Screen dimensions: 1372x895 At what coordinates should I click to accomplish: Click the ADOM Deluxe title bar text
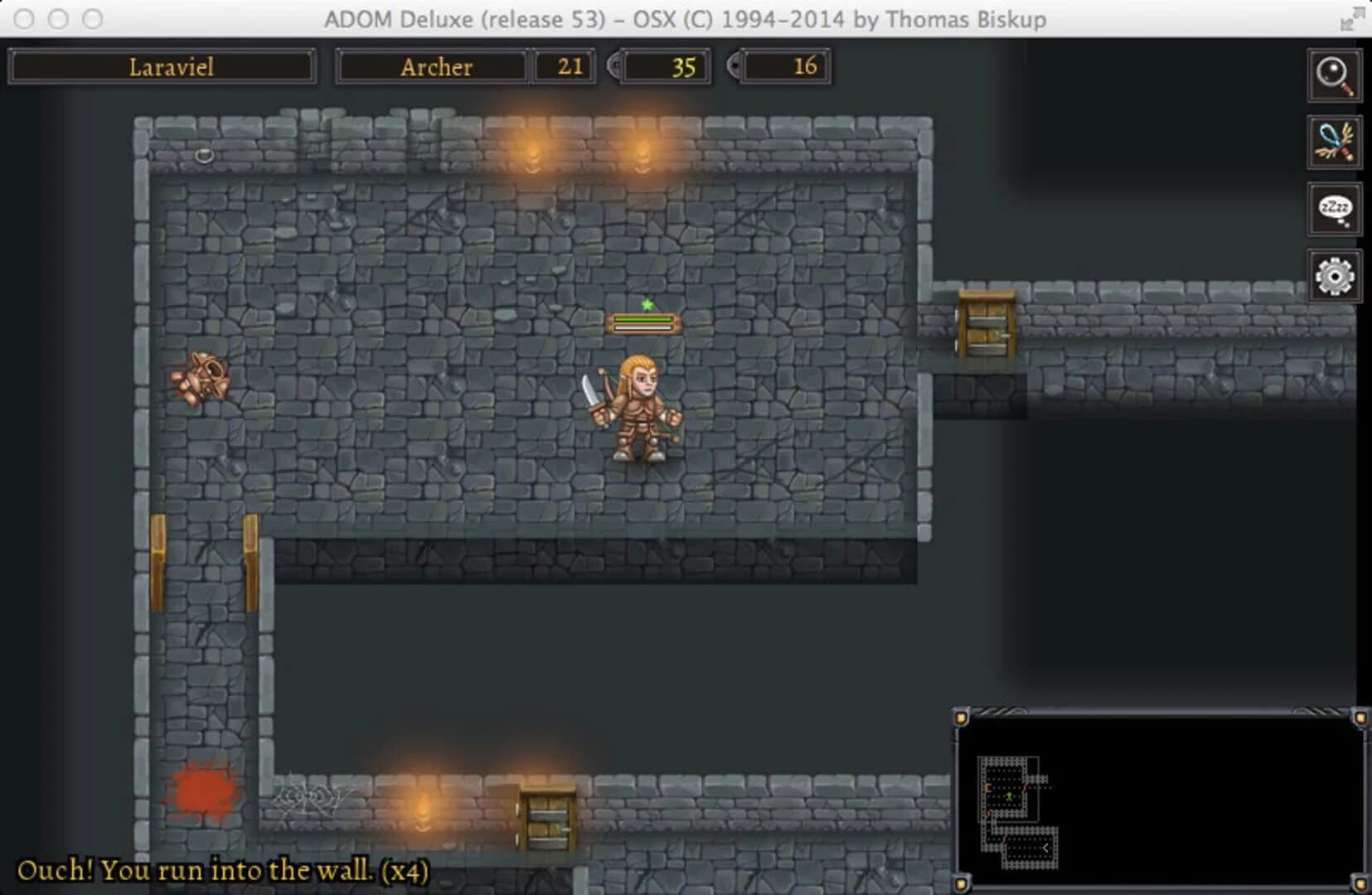[685, 18]
